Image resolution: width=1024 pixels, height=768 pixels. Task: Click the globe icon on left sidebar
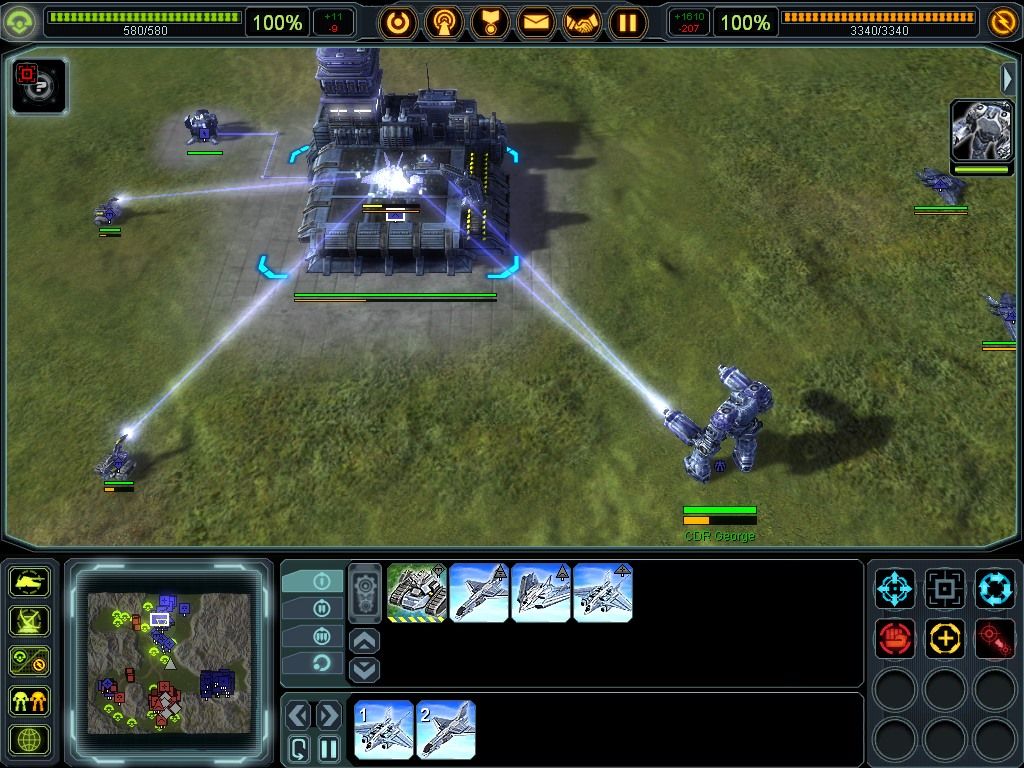(x=29, y=739)
